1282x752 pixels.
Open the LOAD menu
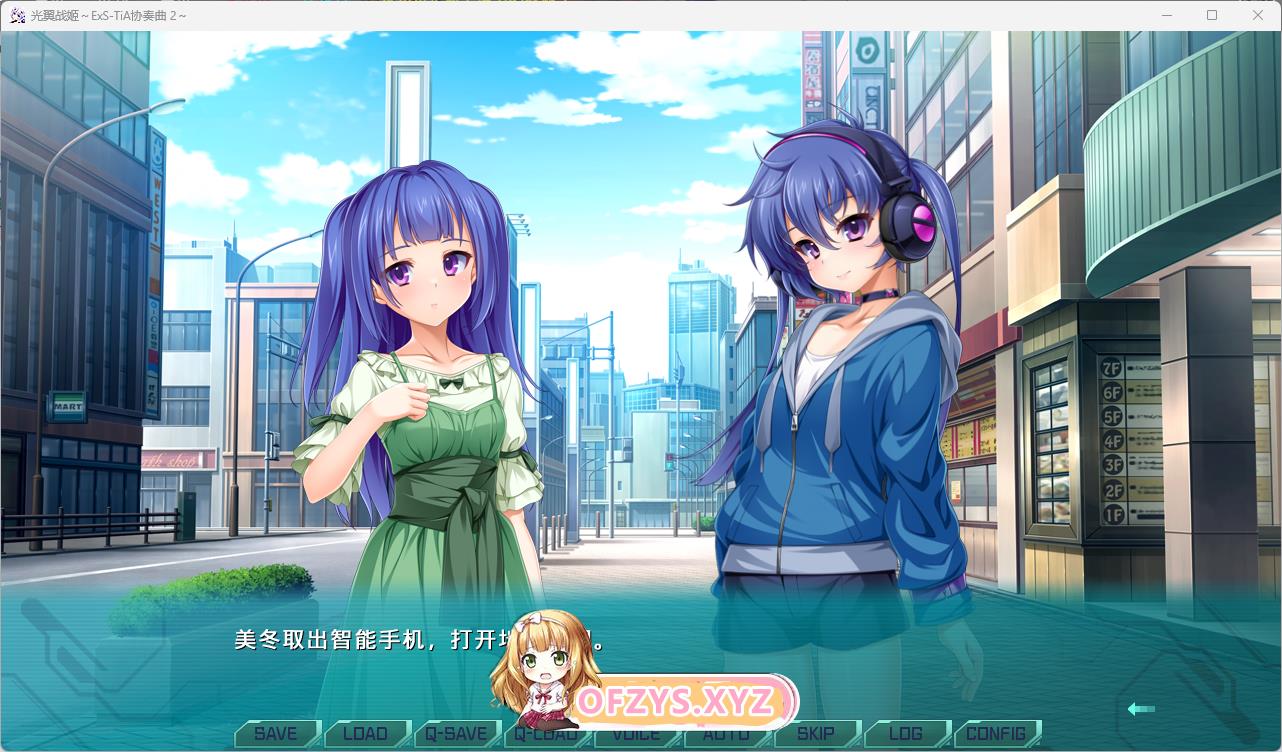365,734
